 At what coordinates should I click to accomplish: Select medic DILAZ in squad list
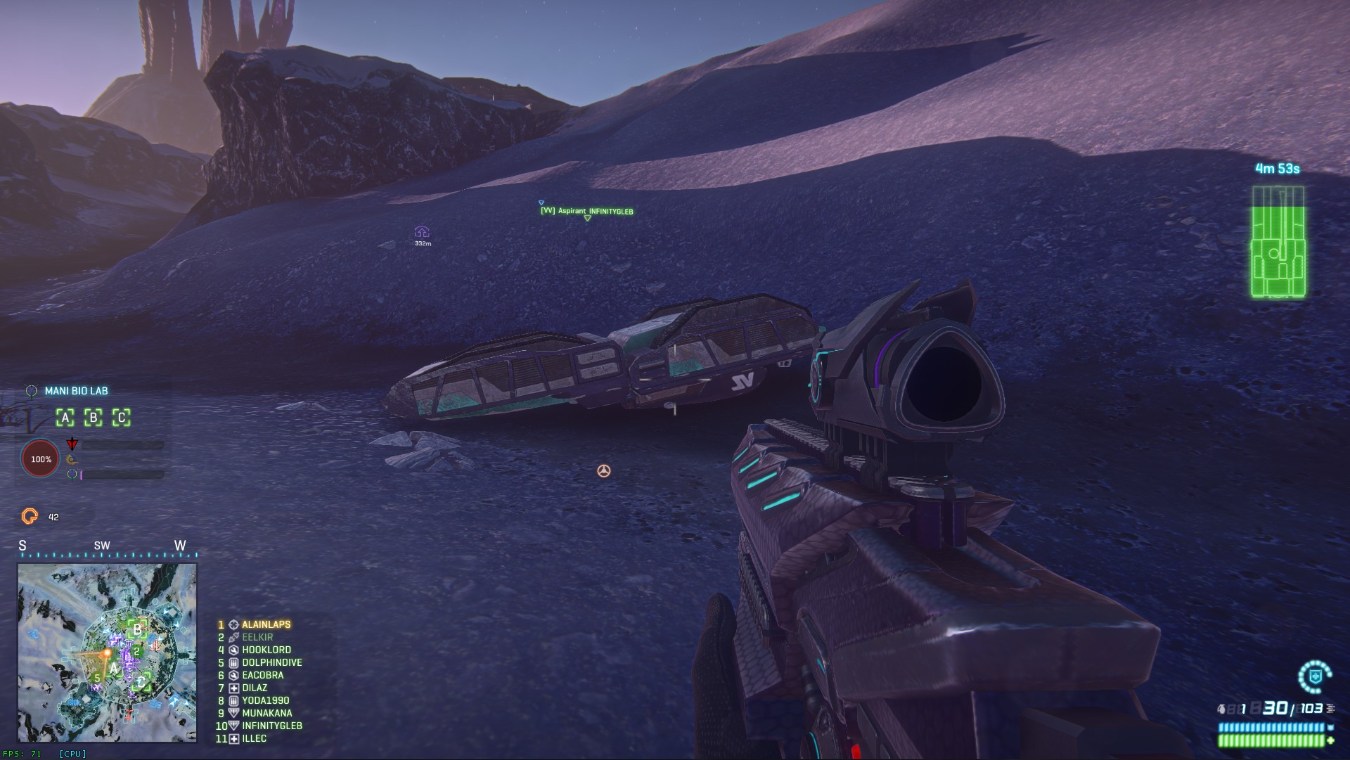[x=256, y=688]
